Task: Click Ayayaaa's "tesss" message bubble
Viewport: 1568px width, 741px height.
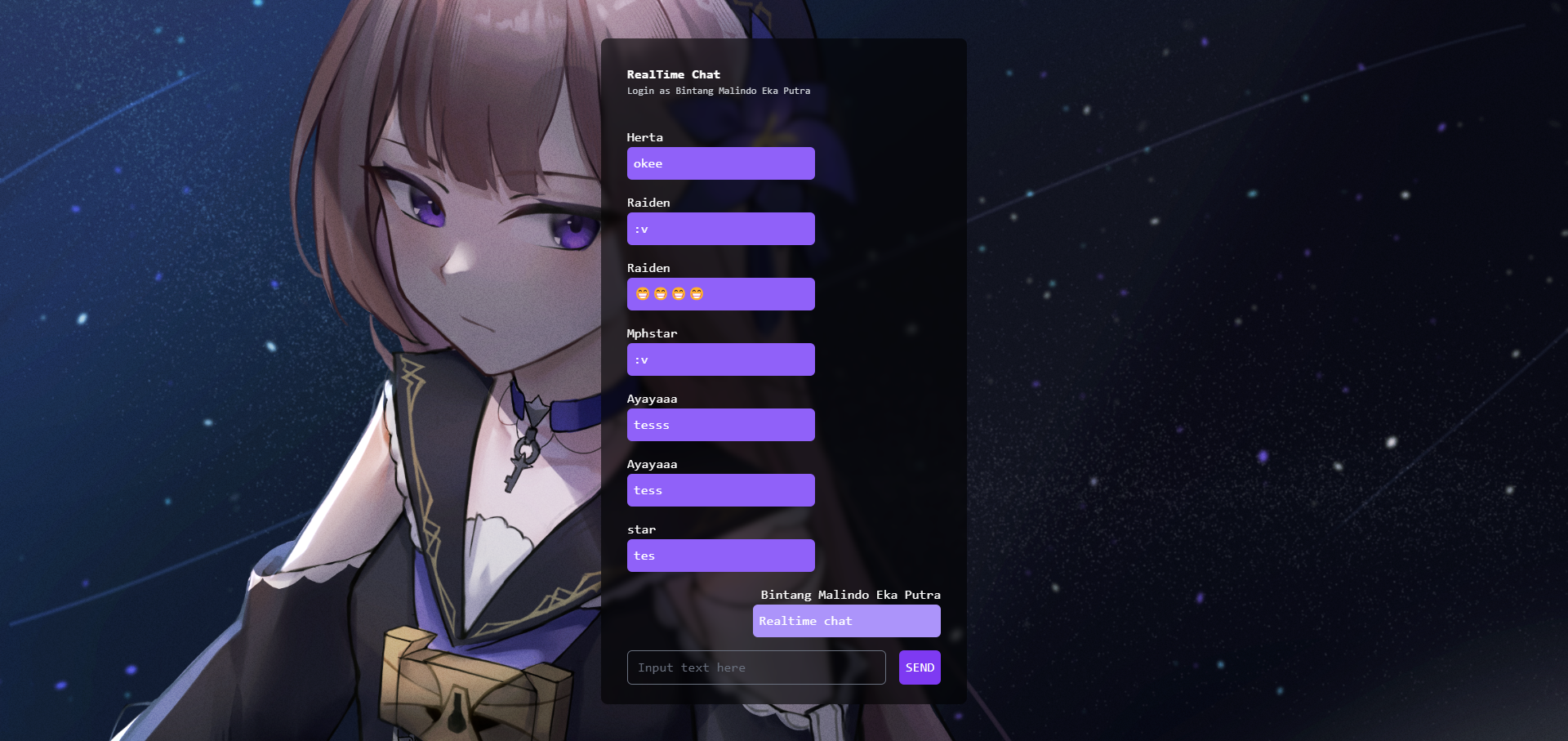Action: coord(720,425)
